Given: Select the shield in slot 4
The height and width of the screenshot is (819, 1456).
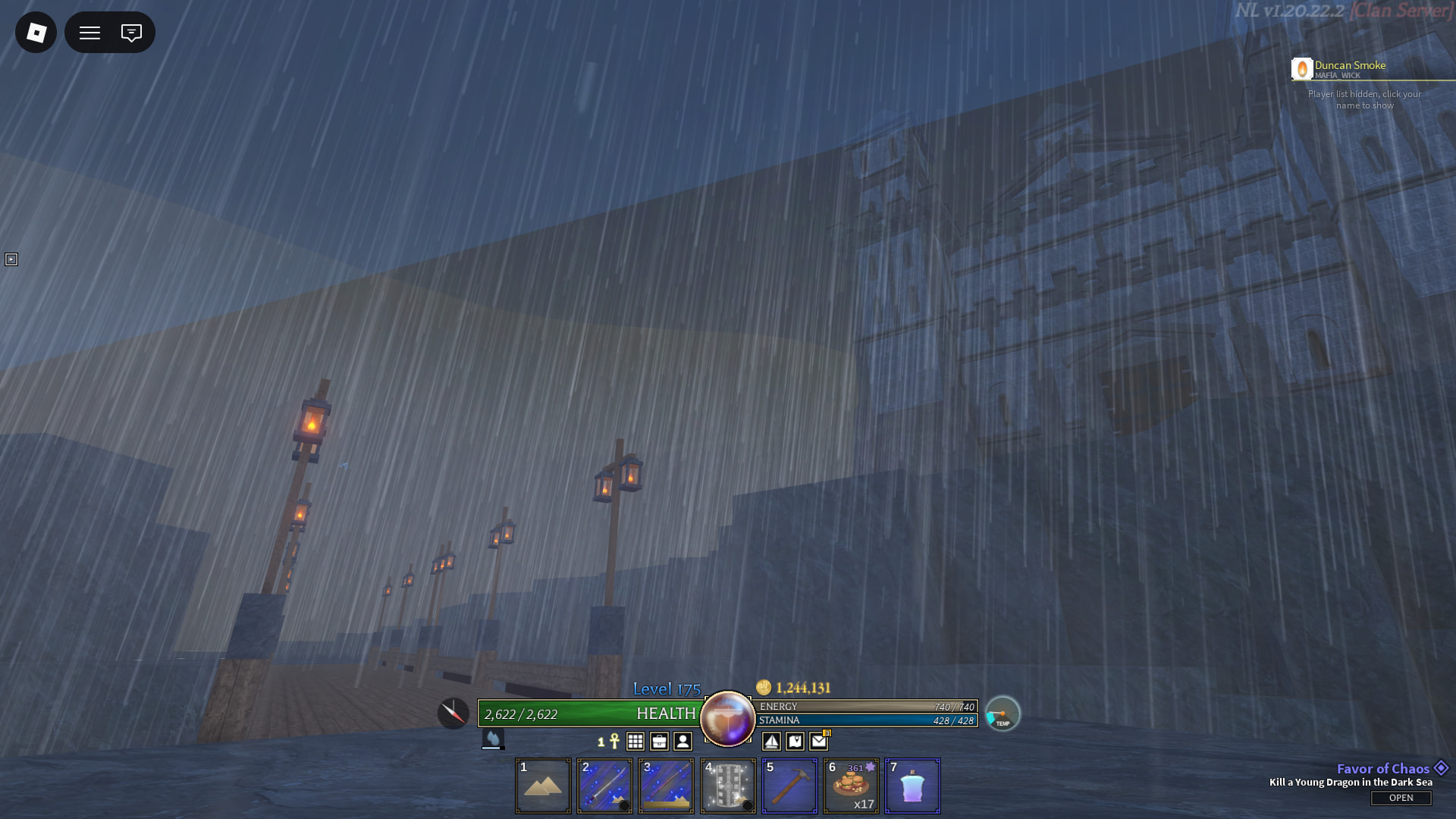Looking at the screenshot, I should (728, 786).
